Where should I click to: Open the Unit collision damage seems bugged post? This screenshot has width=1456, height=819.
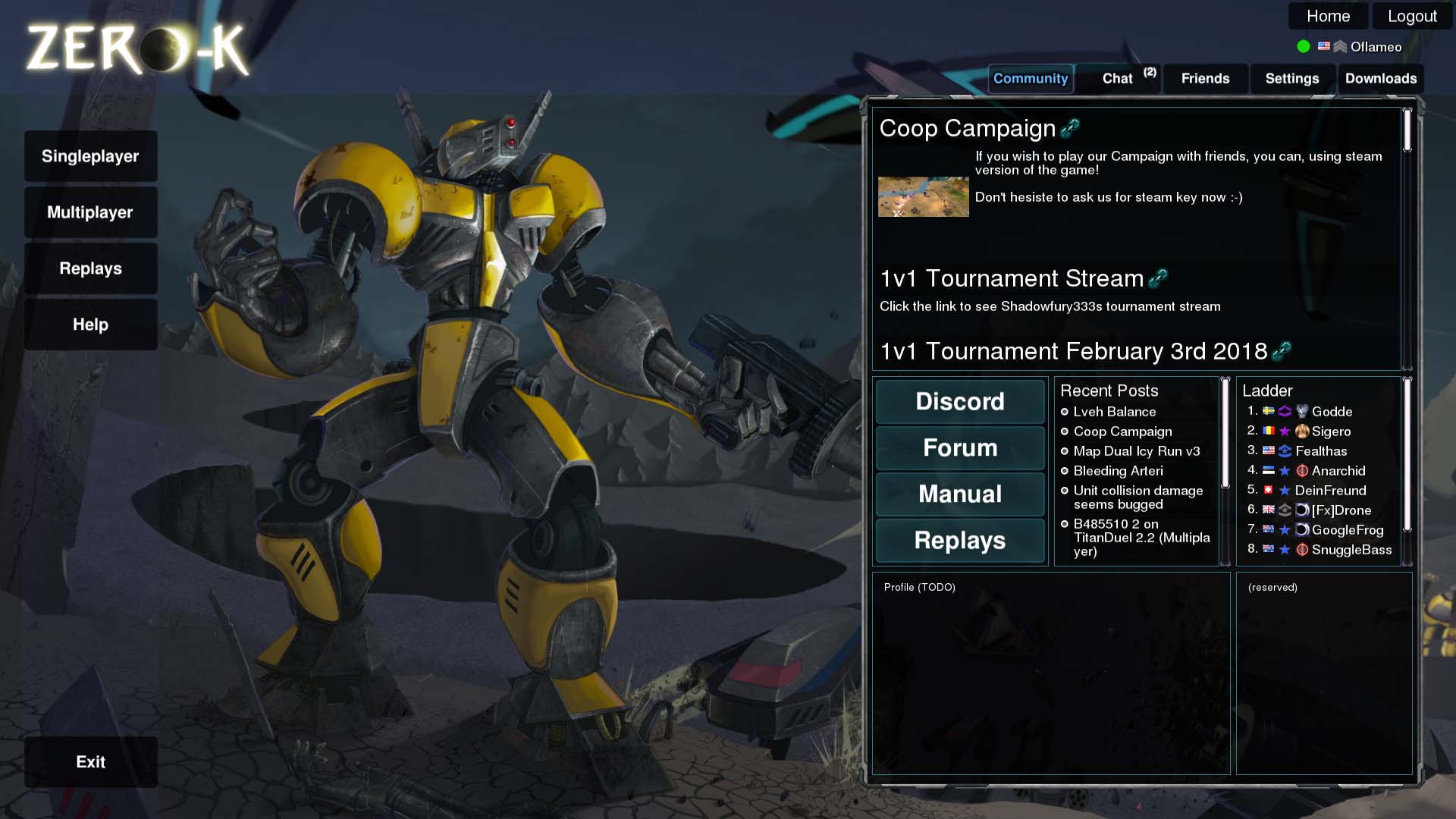pyautogui.click(x=1137, y=497)
